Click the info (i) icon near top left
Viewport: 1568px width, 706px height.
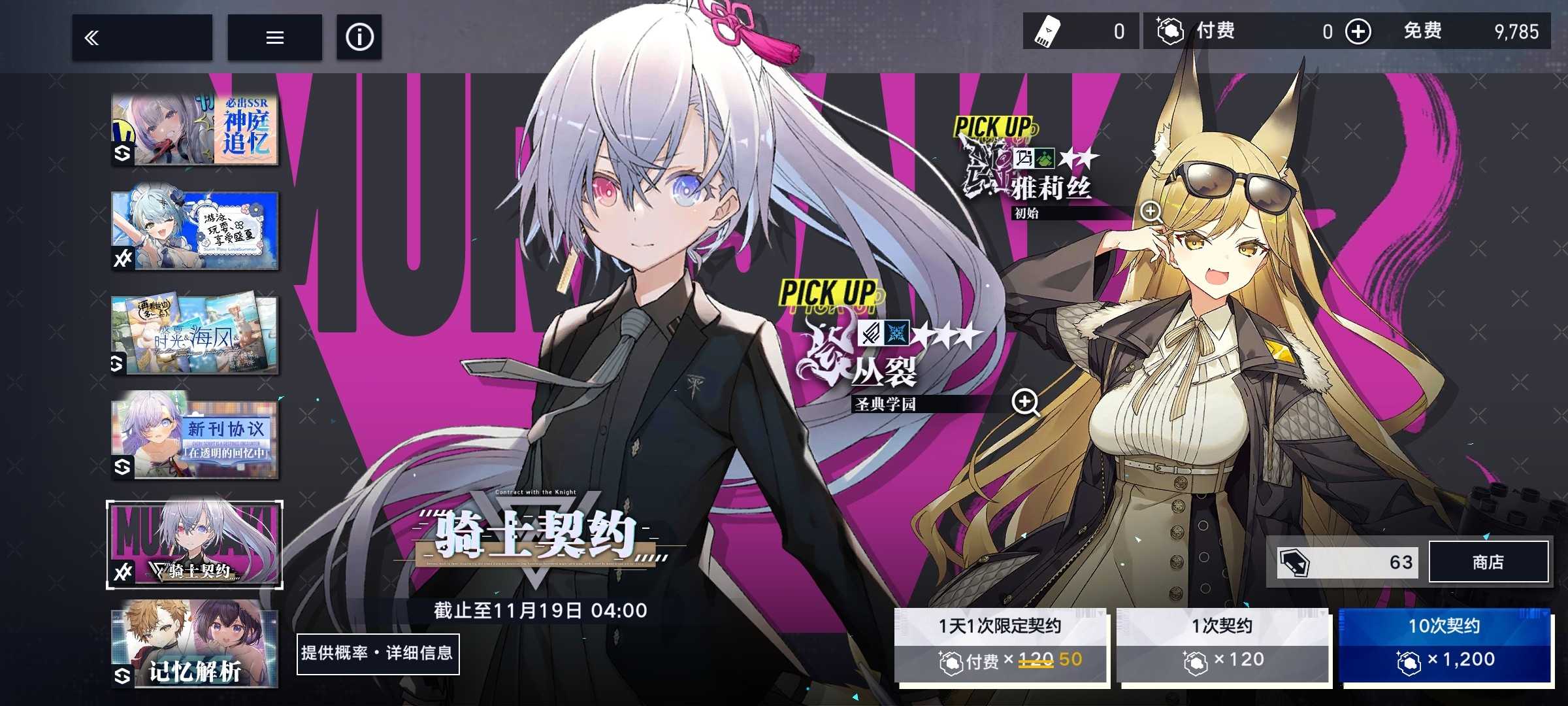click(x=359, y=37)
